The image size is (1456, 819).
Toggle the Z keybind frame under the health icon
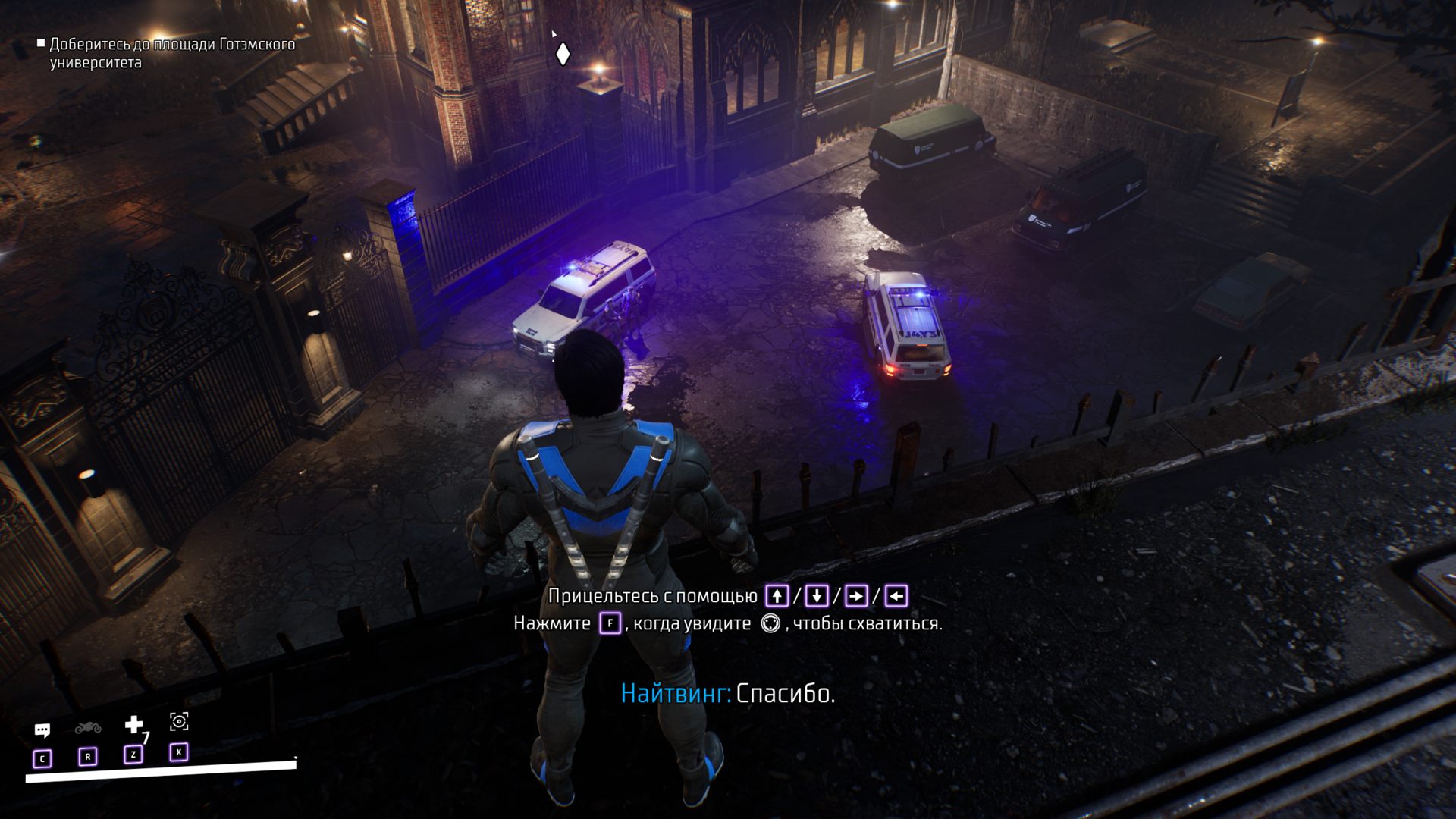pos(133,754)
